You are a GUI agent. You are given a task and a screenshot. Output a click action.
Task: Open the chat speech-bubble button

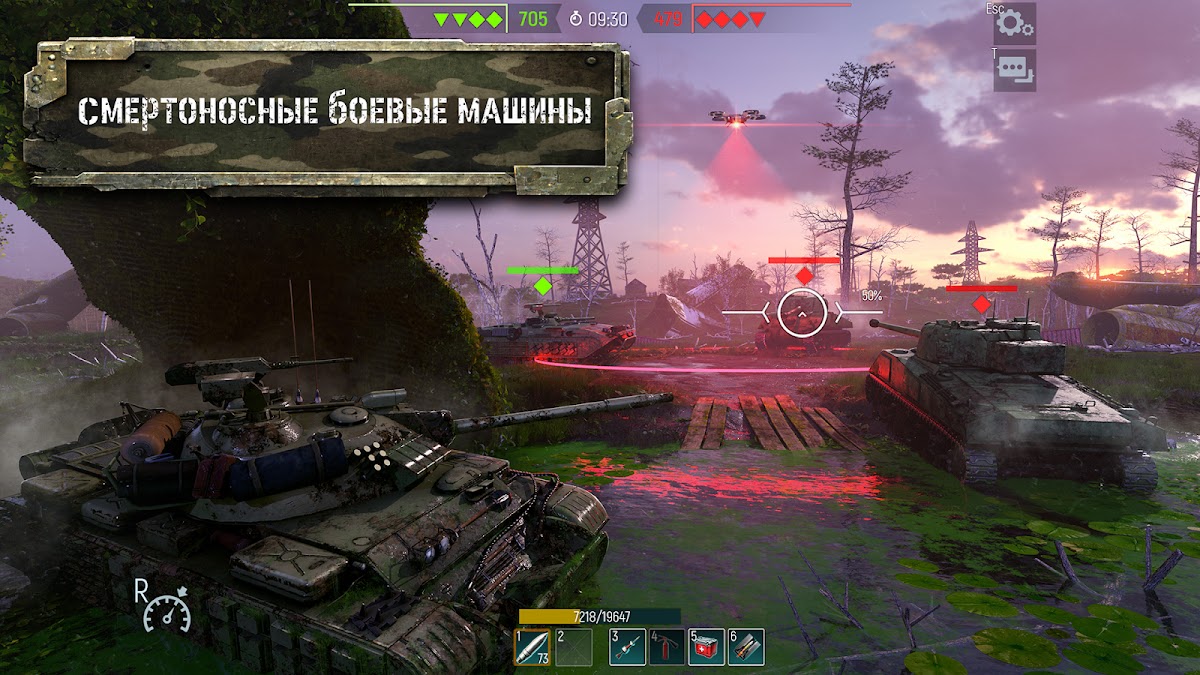(x=1014, y=70)
